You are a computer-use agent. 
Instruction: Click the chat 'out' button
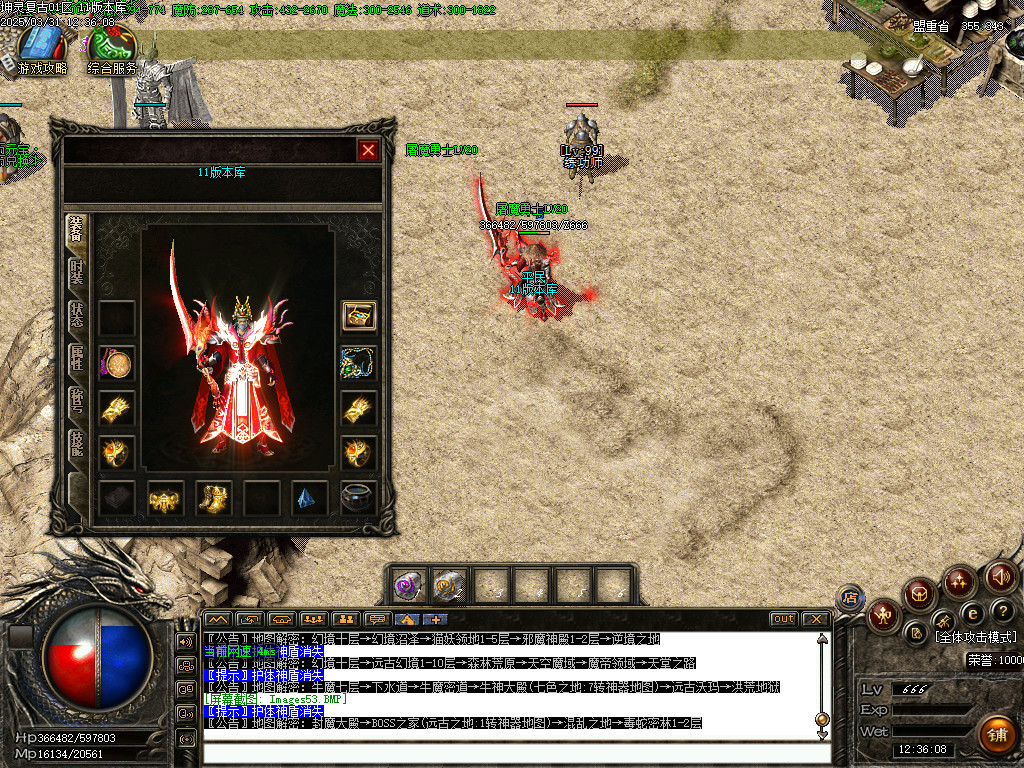pyautogui.click(x=783, y=619)
